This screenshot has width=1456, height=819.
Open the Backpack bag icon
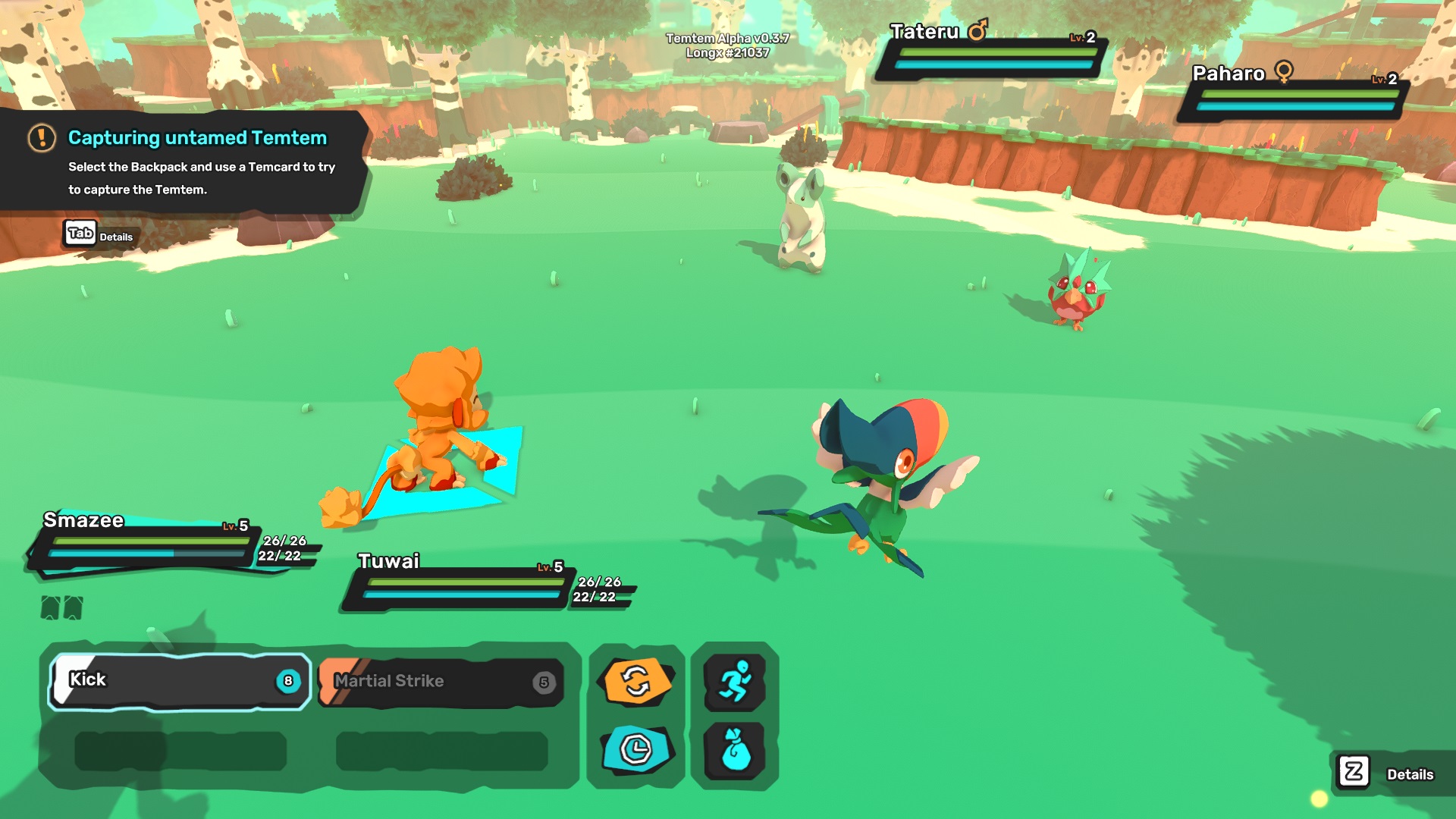[734, 750]
